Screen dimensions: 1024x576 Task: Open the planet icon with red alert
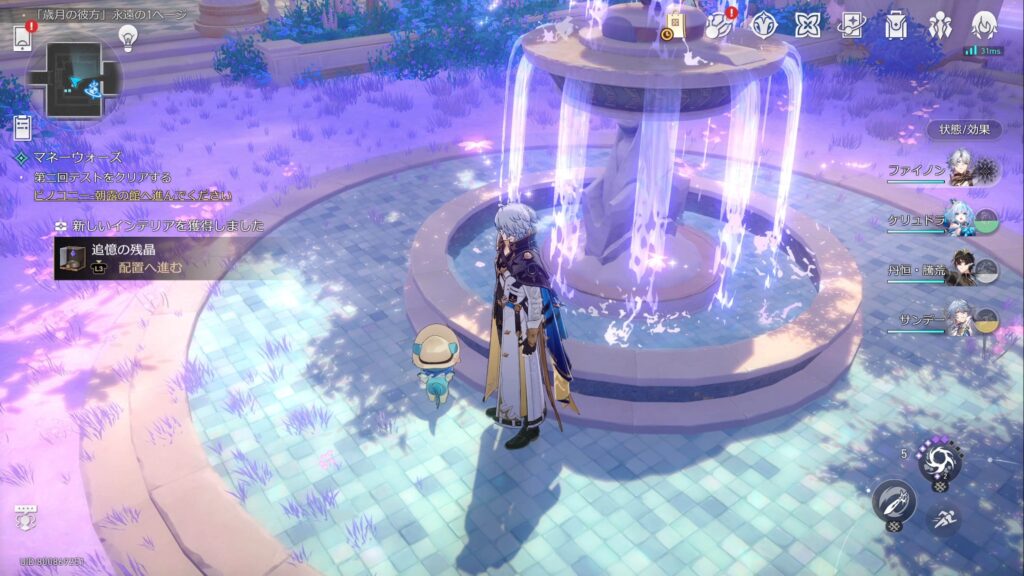[x=718, y=26]
